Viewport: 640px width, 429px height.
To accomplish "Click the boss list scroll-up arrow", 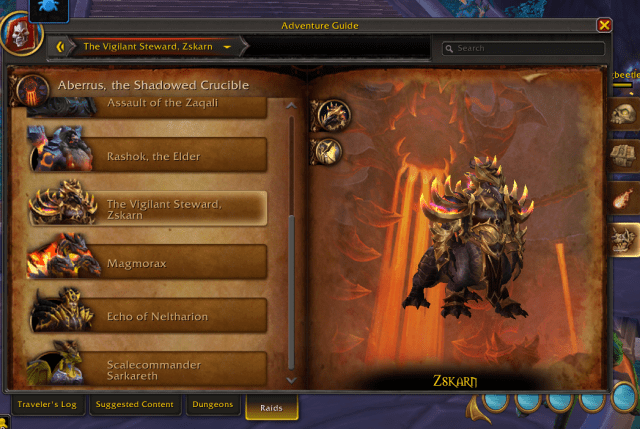I will (291, 103).
